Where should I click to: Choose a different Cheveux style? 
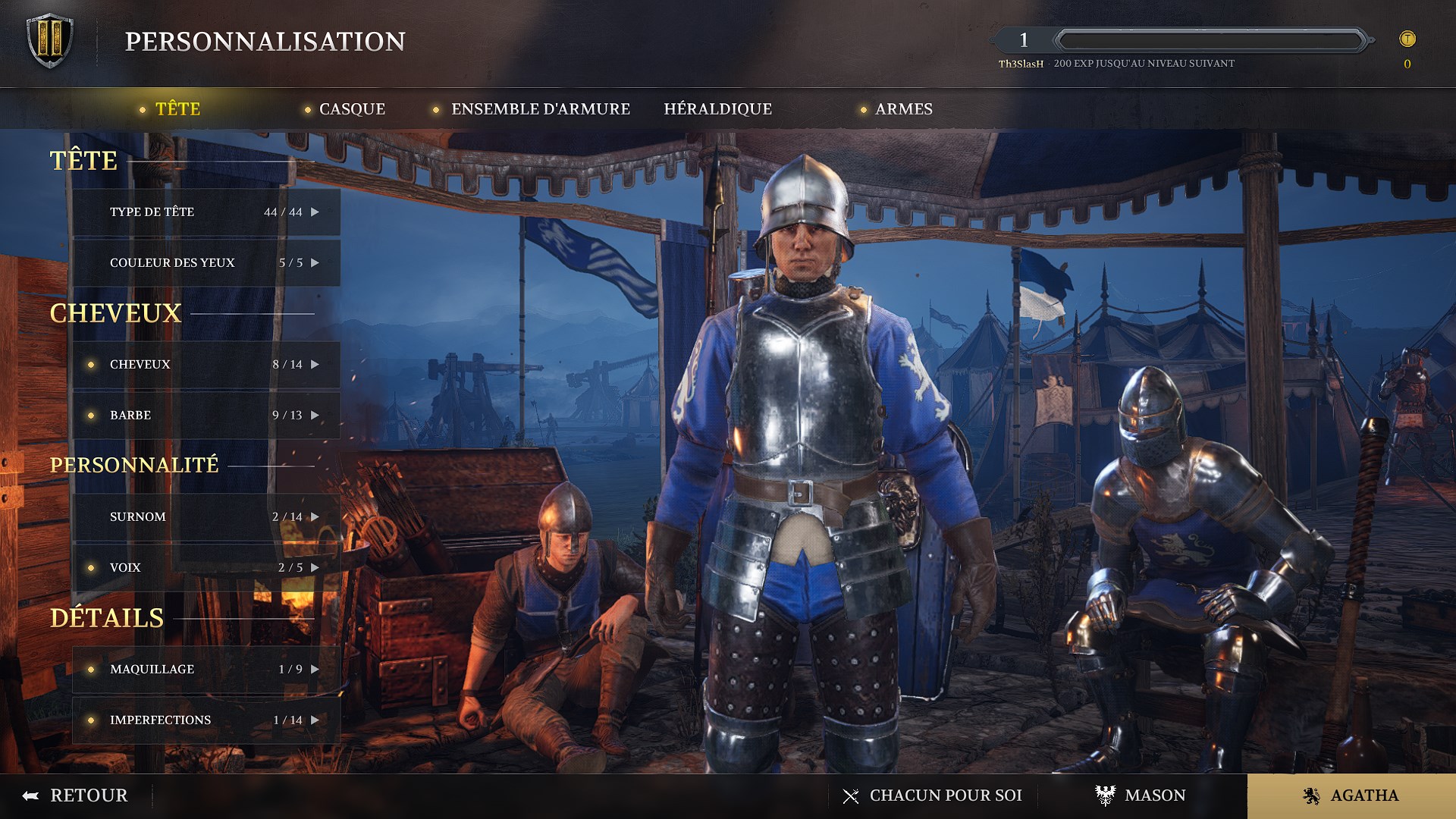[206, 365]
